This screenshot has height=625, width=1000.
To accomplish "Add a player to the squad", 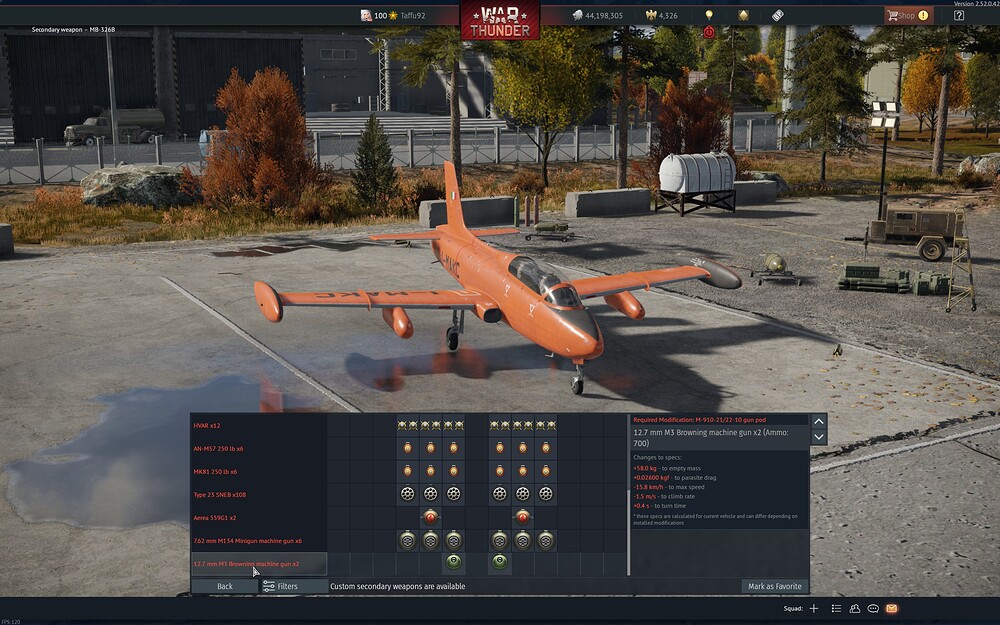I will (x=814, y=608).
